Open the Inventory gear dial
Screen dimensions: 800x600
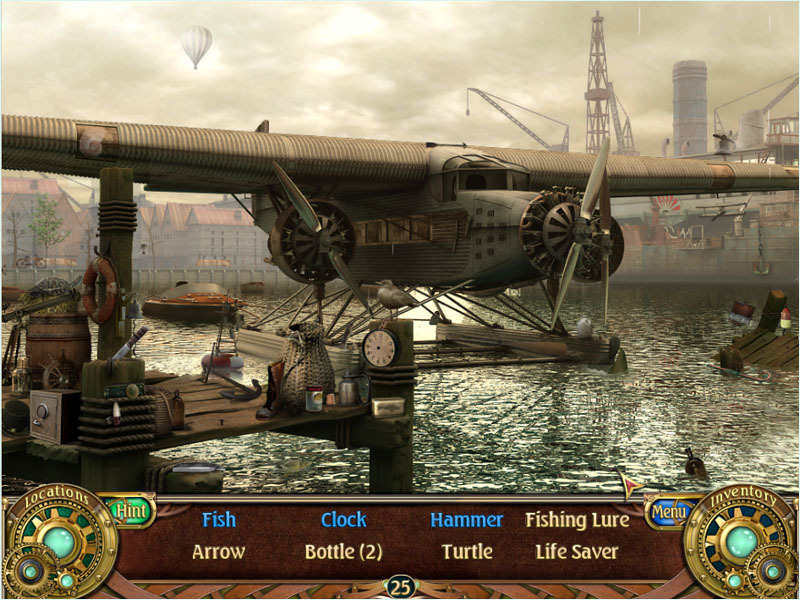tap(741, 542)
